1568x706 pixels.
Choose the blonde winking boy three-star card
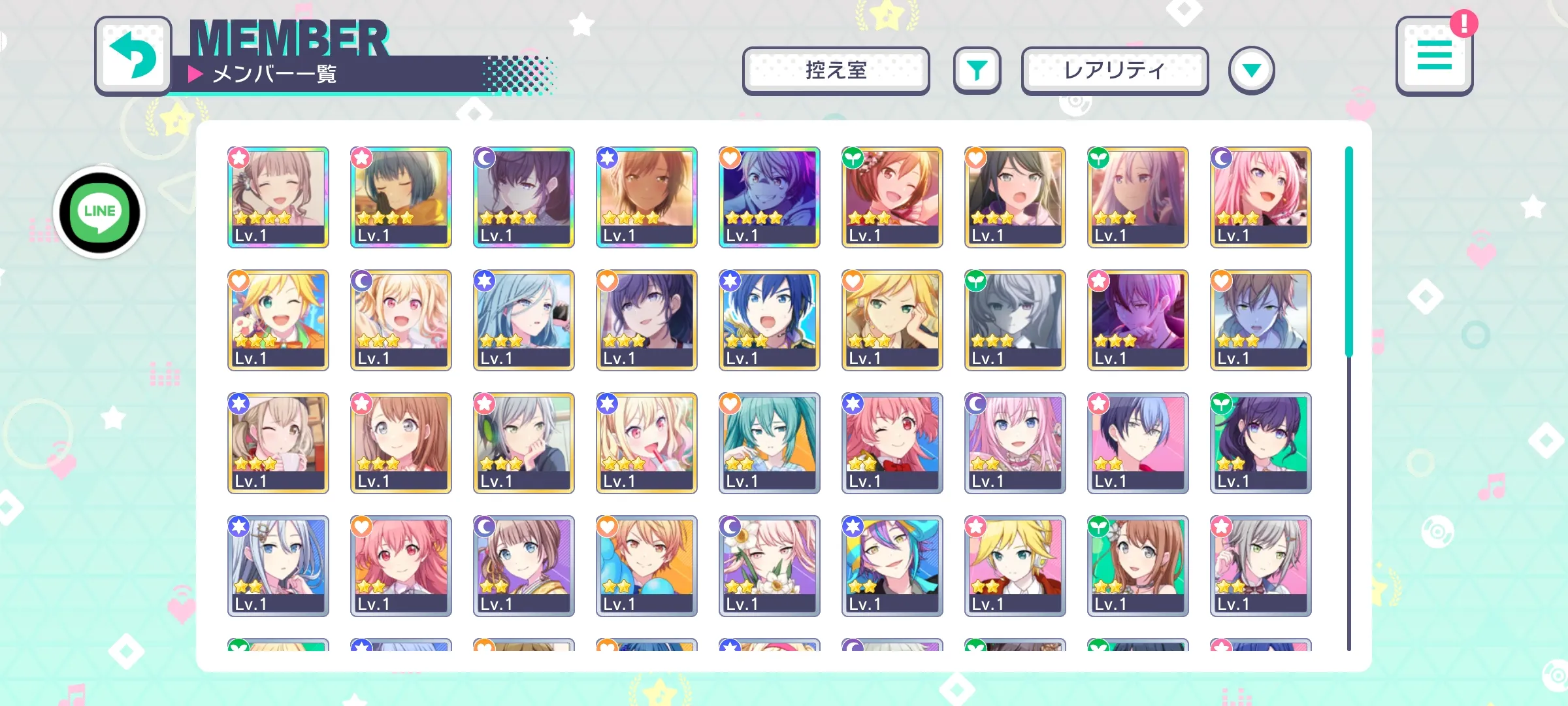(278, 320)
